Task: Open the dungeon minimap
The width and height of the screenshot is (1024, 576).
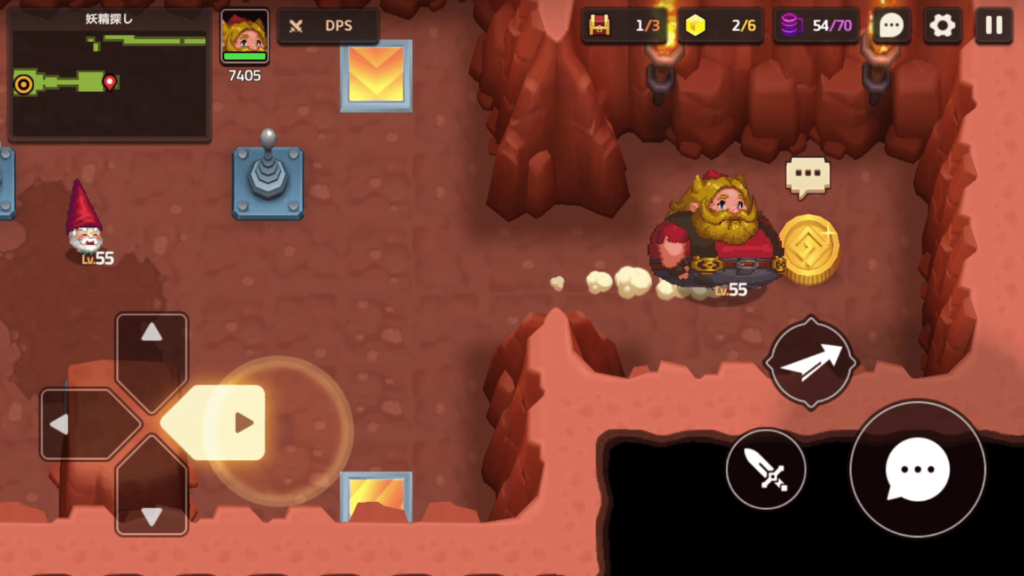Action: [x=109, y=75]
